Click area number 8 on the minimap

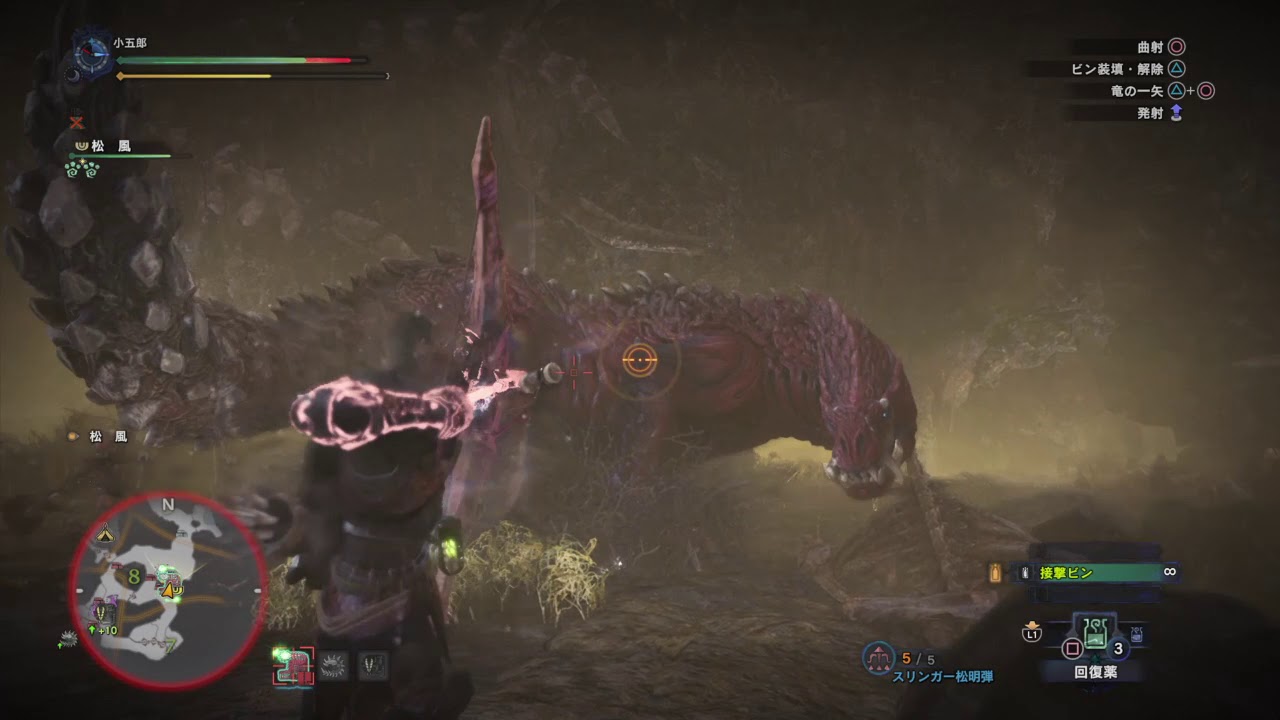pos(132,575)
